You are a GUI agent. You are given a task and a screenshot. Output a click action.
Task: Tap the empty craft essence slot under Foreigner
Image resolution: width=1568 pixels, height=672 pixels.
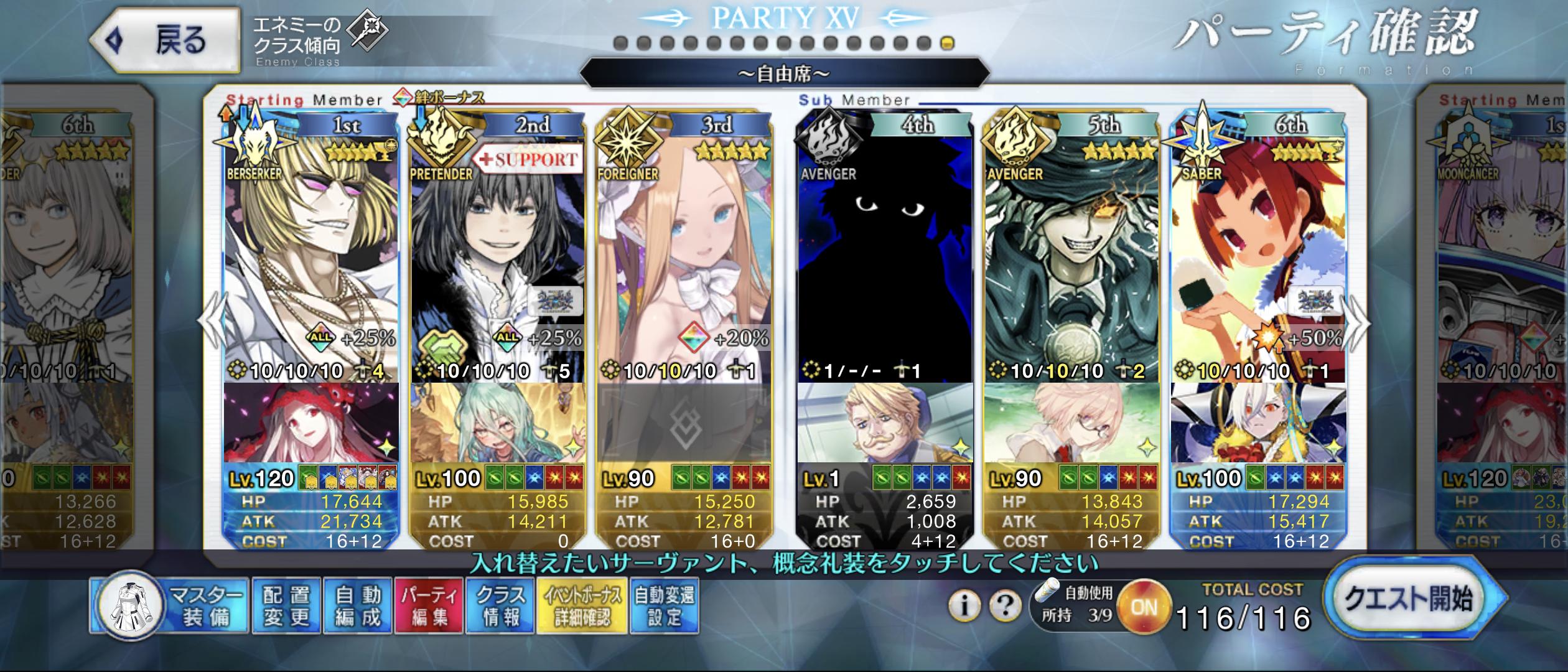(x=684, y=424)
